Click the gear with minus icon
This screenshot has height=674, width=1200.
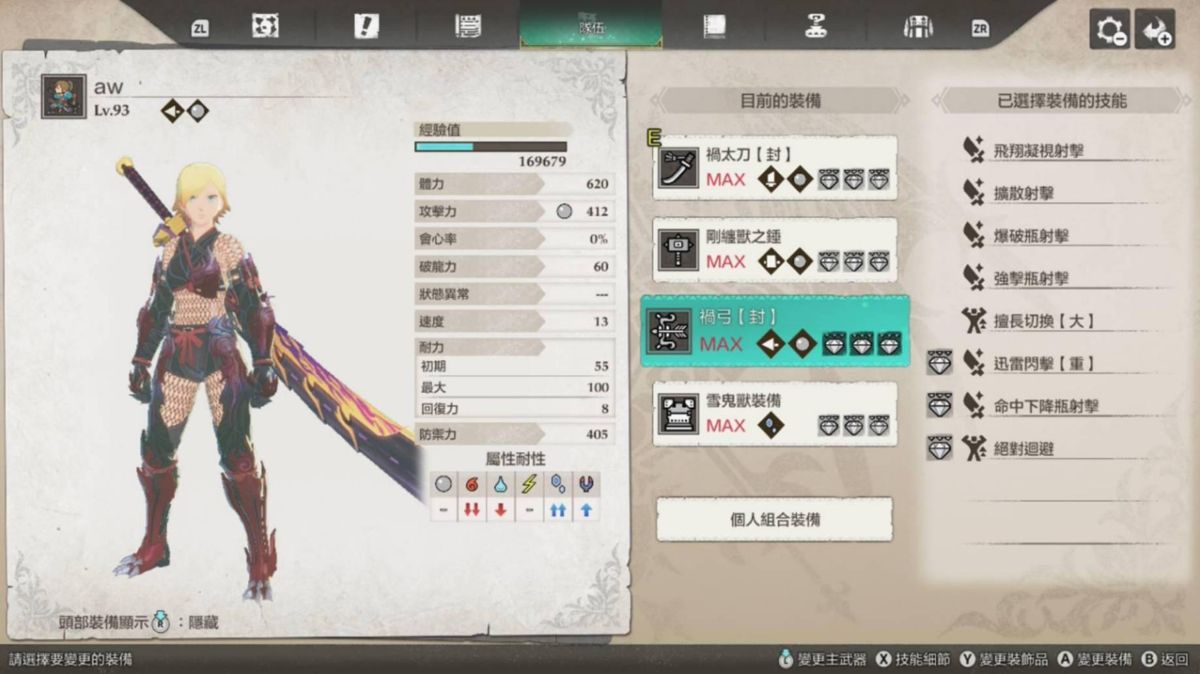point(1110,30)
